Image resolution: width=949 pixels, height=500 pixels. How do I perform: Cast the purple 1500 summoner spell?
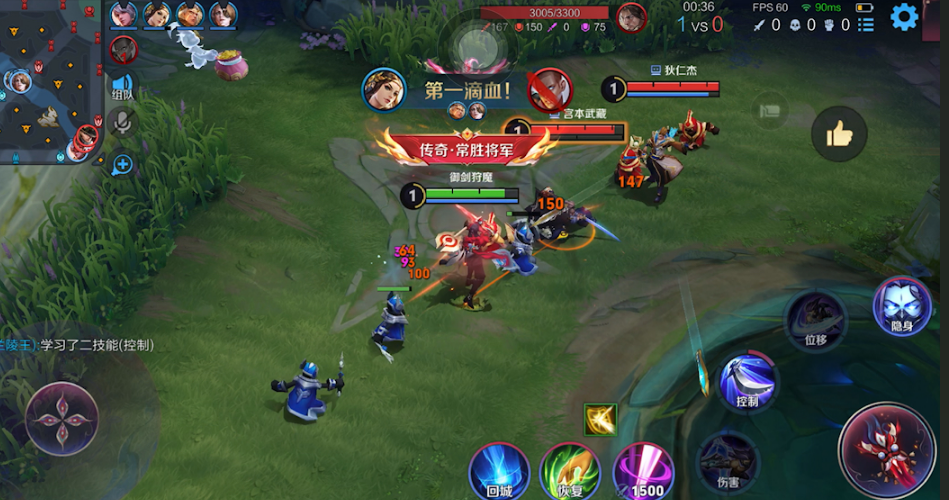coord(642,471)
